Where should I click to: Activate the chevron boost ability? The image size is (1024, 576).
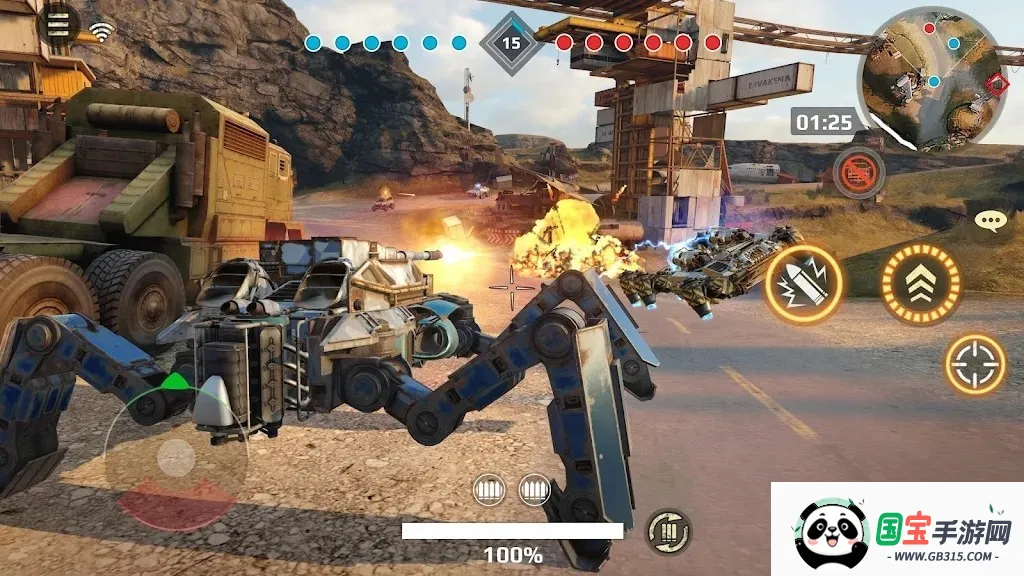(x=920, y=285)
